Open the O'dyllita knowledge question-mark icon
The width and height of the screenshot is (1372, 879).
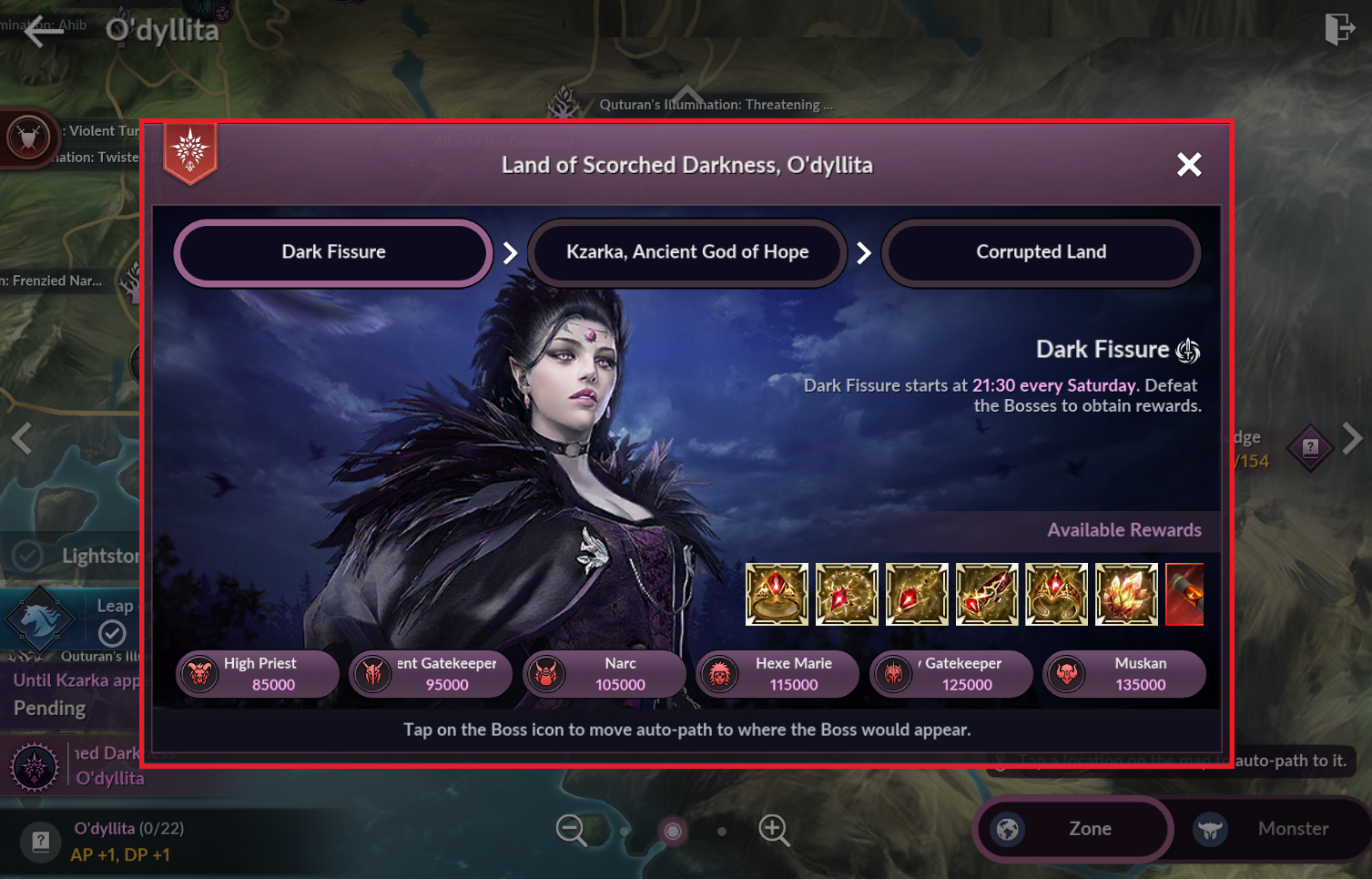(x=41, y=841)
